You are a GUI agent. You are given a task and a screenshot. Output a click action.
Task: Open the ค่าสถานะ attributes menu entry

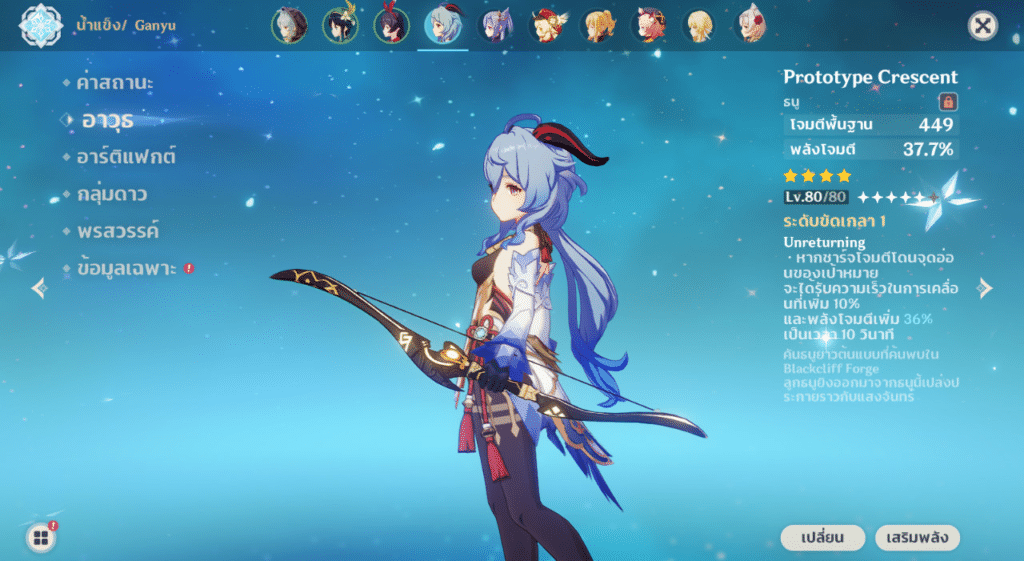click(x=115, y=83)
